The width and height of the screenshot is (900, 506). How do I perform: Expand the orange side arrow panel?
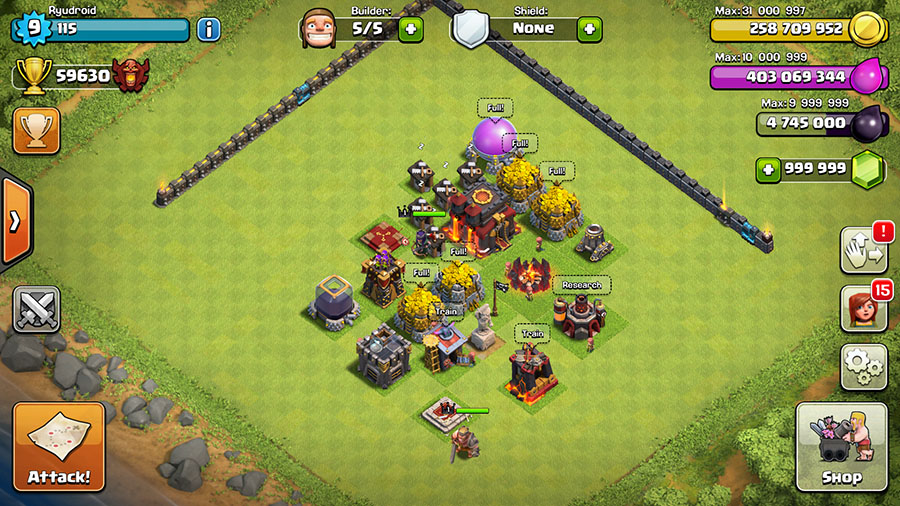point(15,222)
